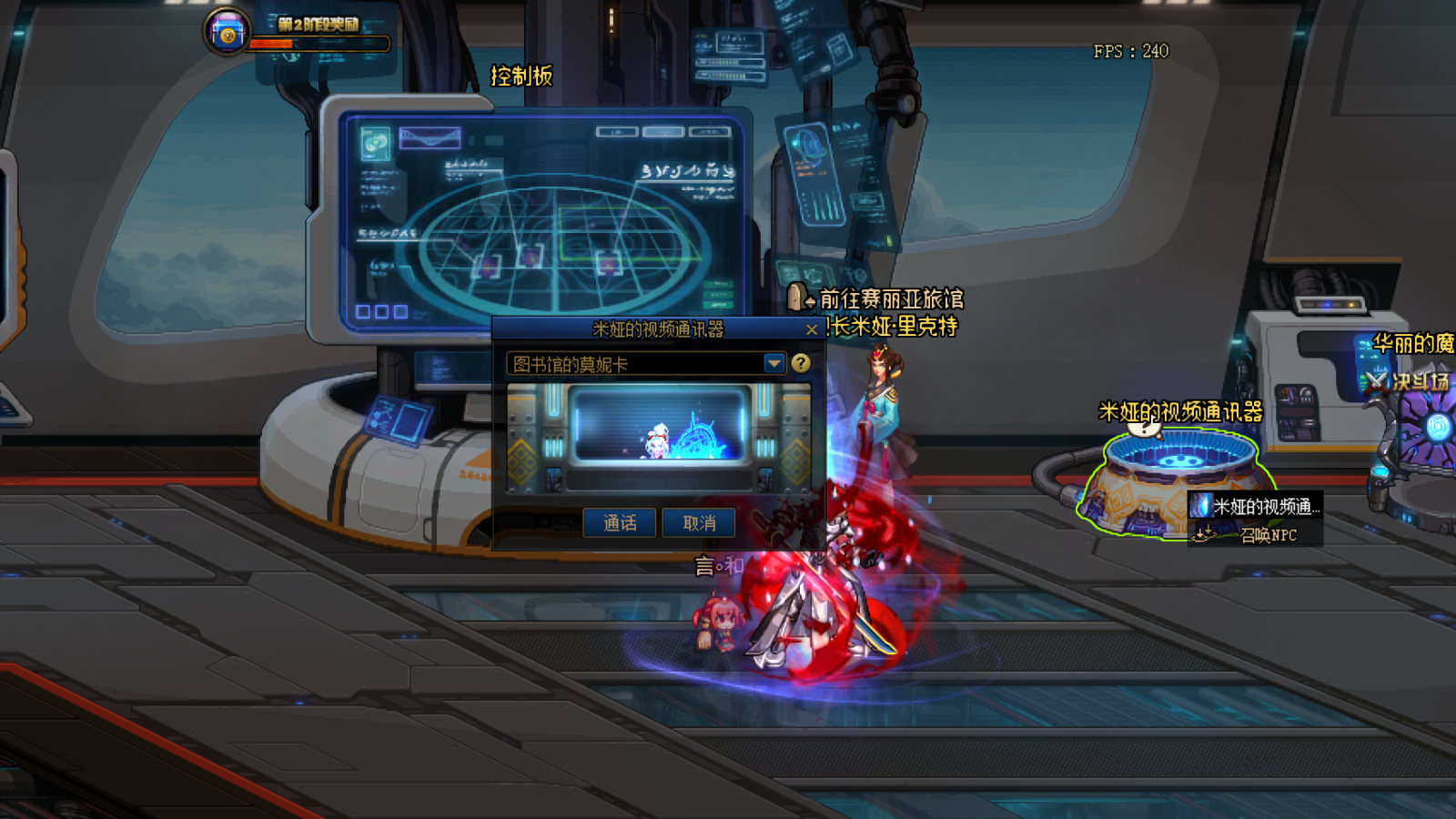Show help via the question mark icon
The image size is (1456, 819).
click(801, 363)
